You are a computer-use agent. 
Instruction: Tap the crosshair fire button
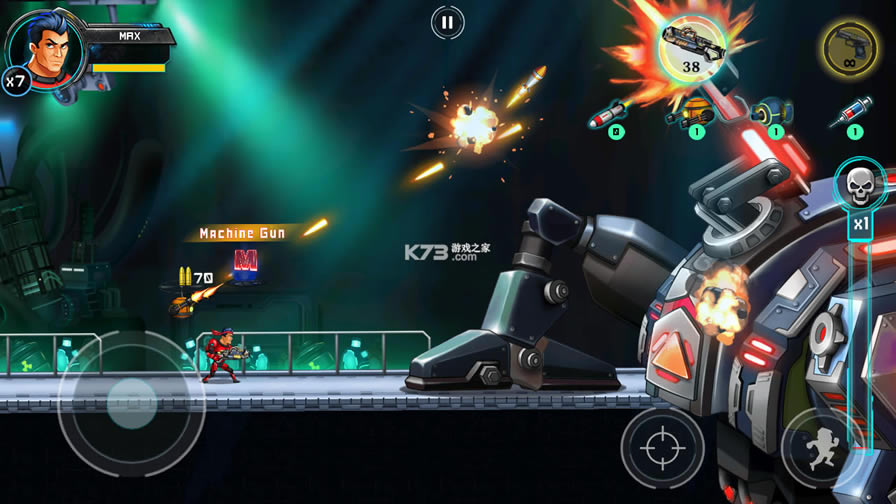click(662, 446)
